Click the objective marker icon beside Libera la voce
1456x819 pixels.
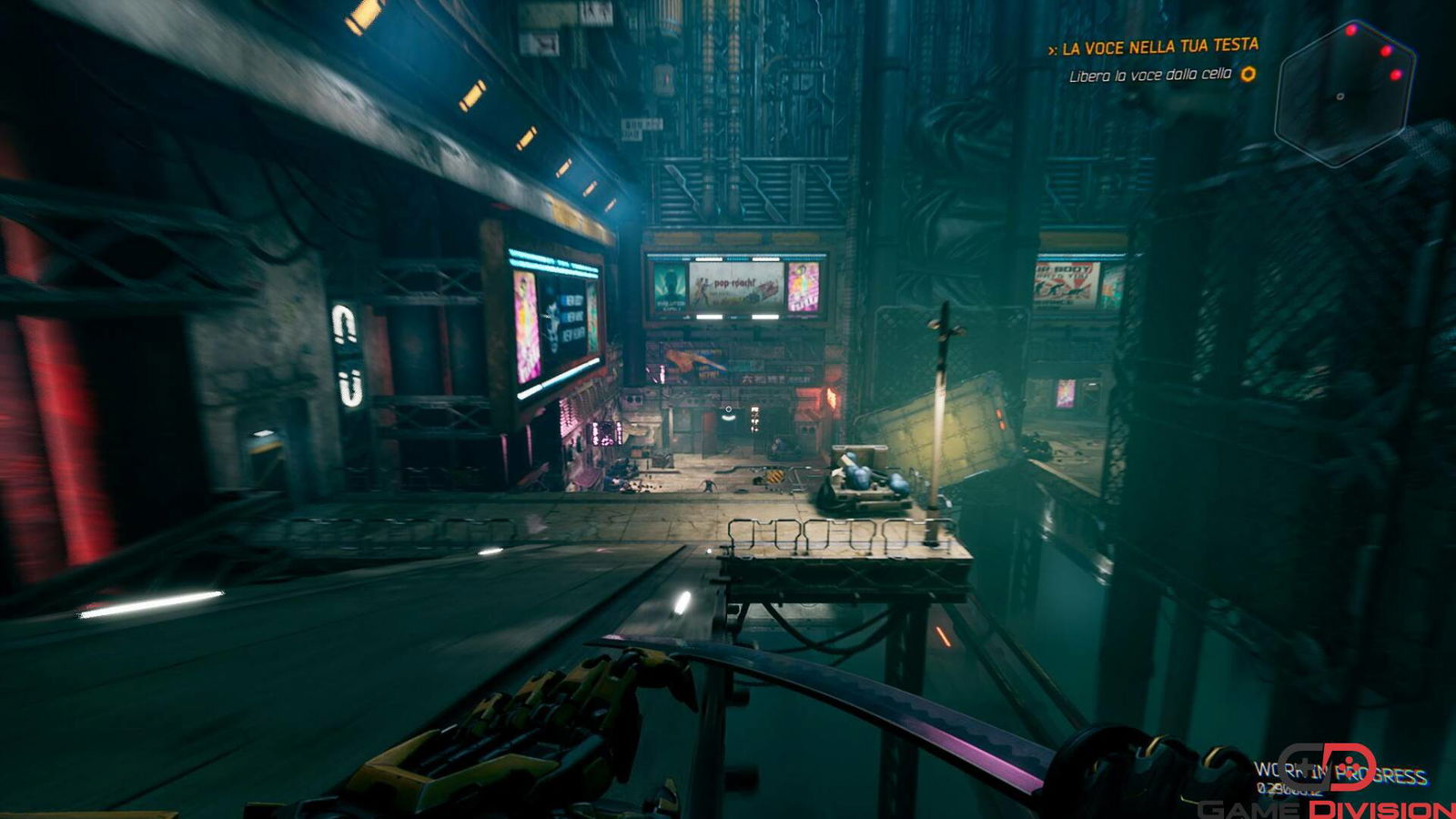pyautogui.click(x=1249, y=74)
